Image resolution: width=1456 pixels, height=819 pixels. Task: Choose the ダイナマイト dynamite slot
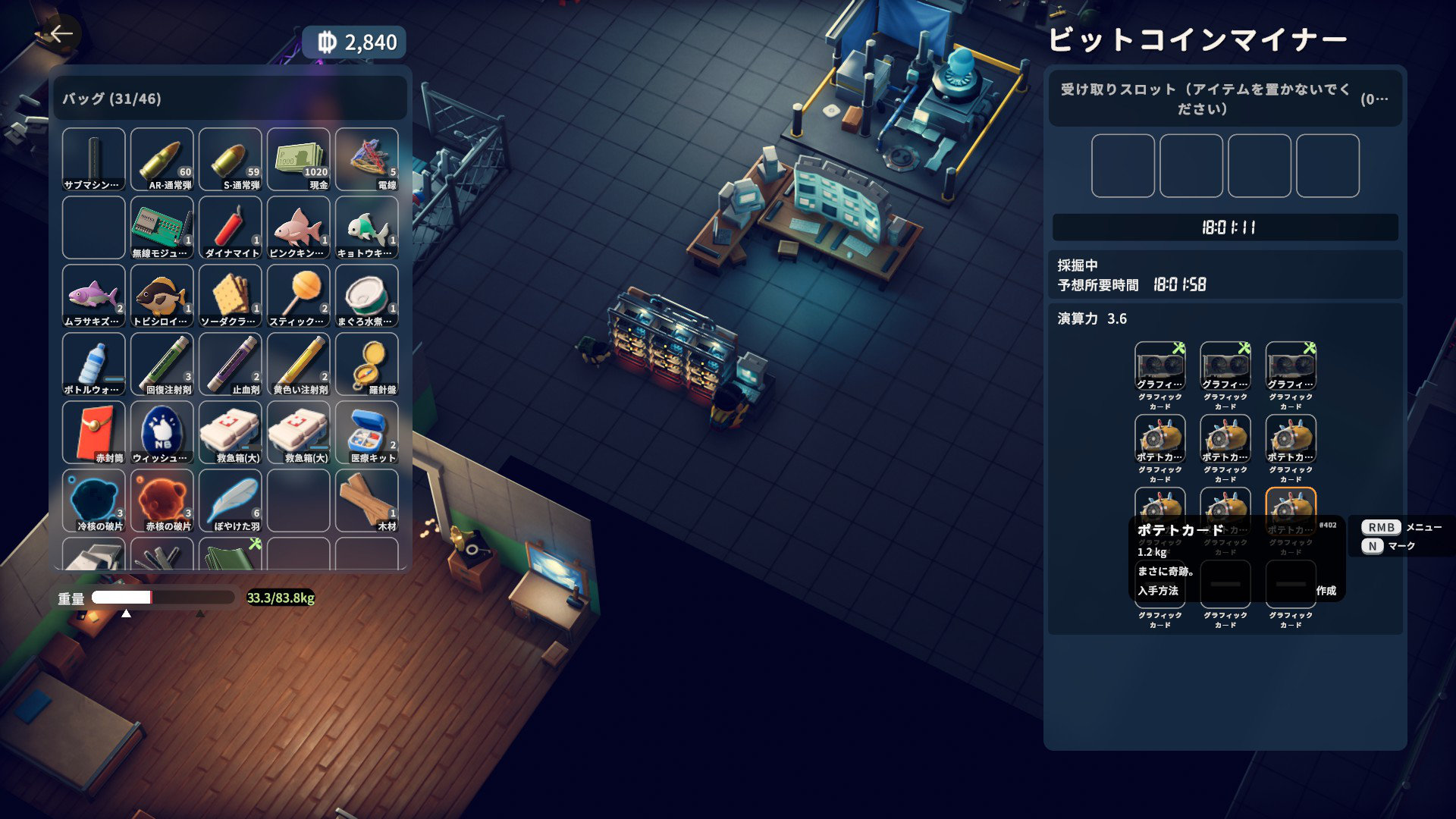coord(231,227)
